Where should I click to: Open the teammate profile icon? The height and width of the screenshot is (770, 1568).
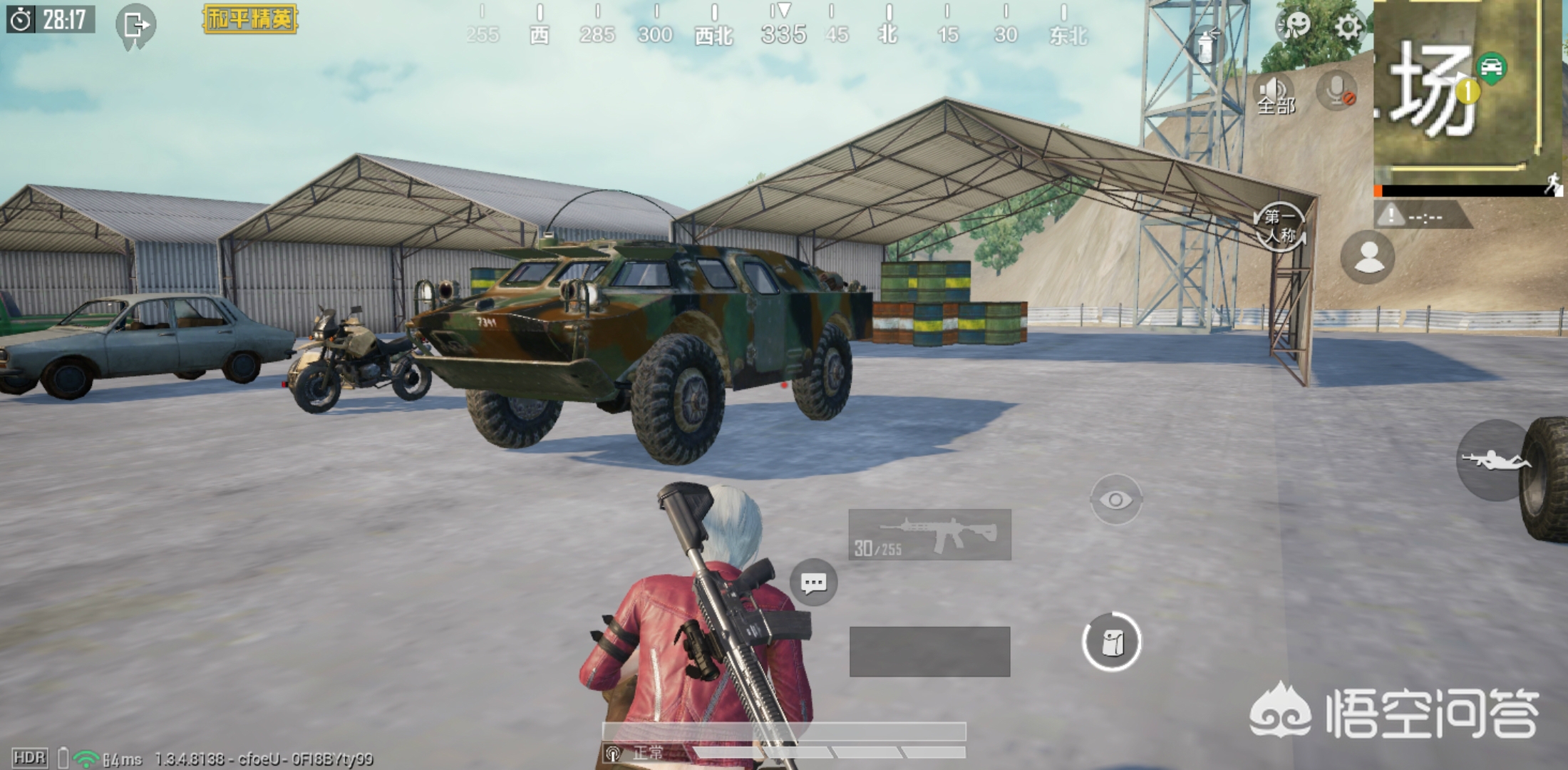[1368, 257]
